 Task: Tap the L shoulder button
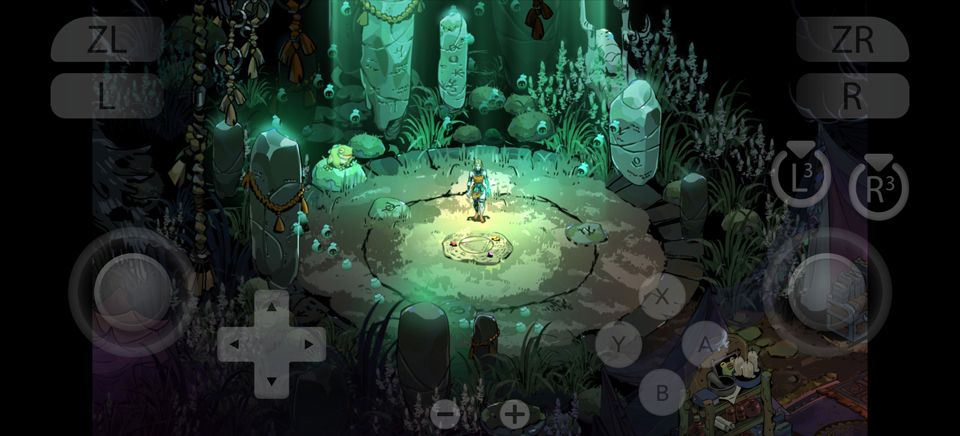[x=107, y=96]
